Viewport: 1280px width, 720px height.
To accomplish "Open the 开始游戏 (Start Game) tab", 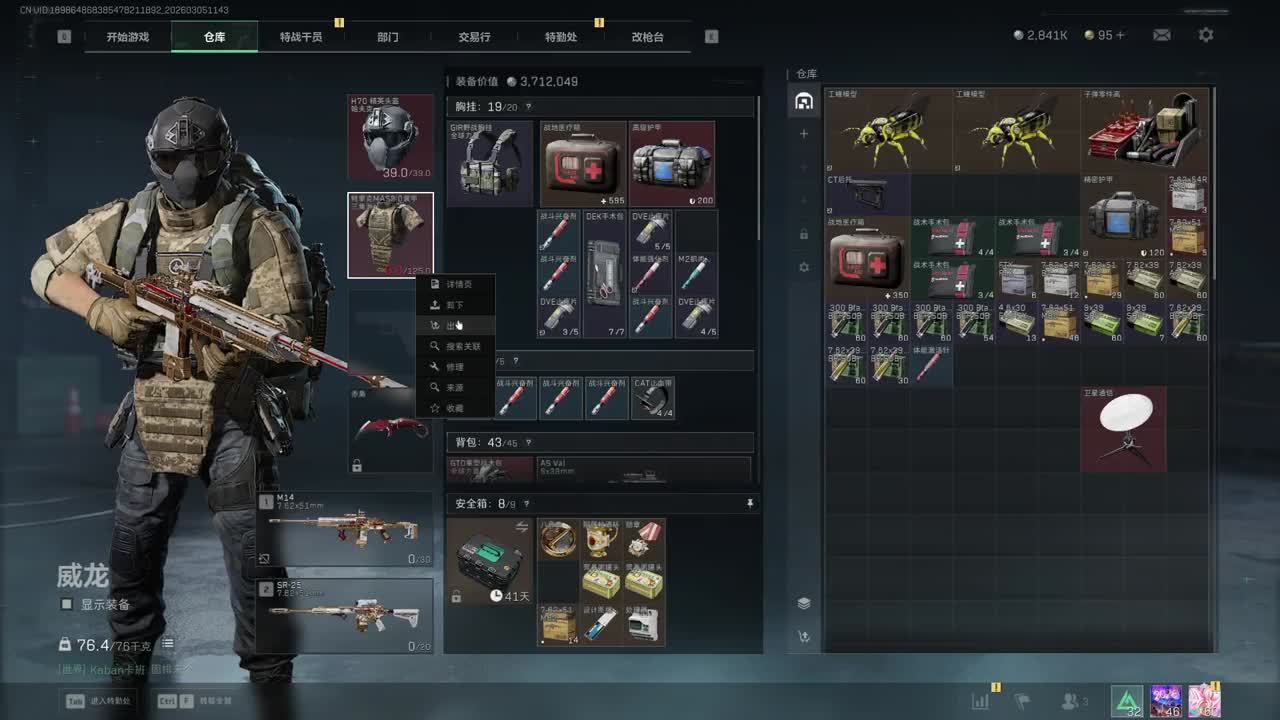I will tap(128, 37).
